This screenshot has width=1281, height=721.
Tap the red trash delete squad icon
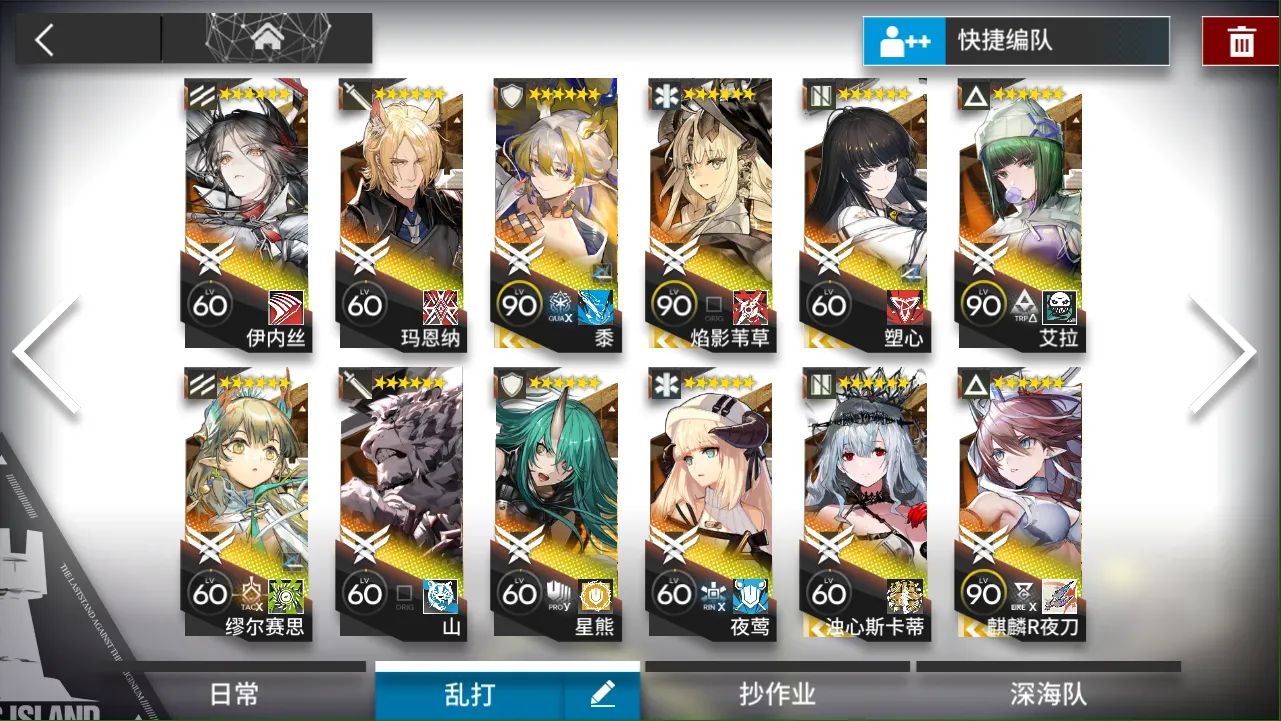tap(1240, 41)
